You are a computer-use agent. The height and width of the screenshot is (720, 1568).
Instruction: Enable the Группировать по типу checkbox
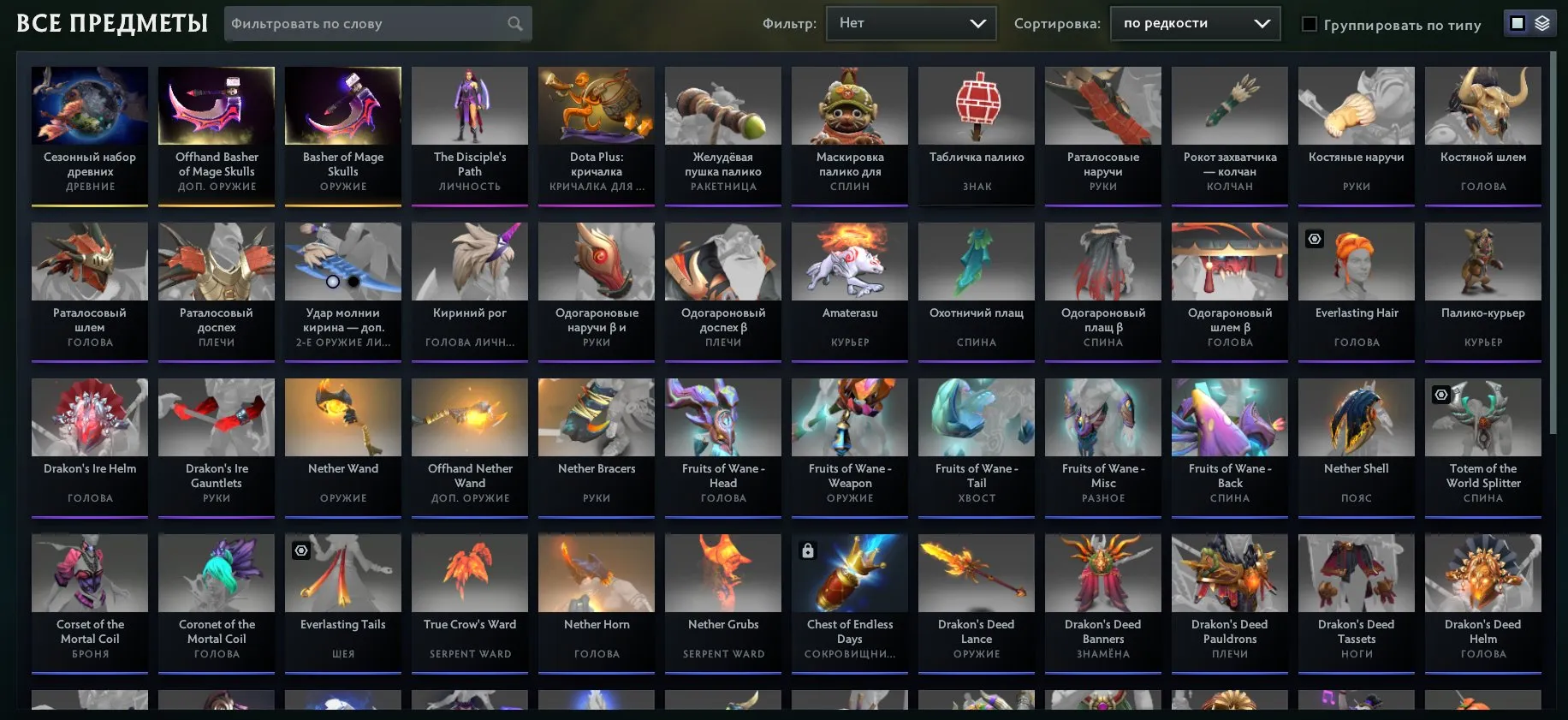tap(1309, 25)
